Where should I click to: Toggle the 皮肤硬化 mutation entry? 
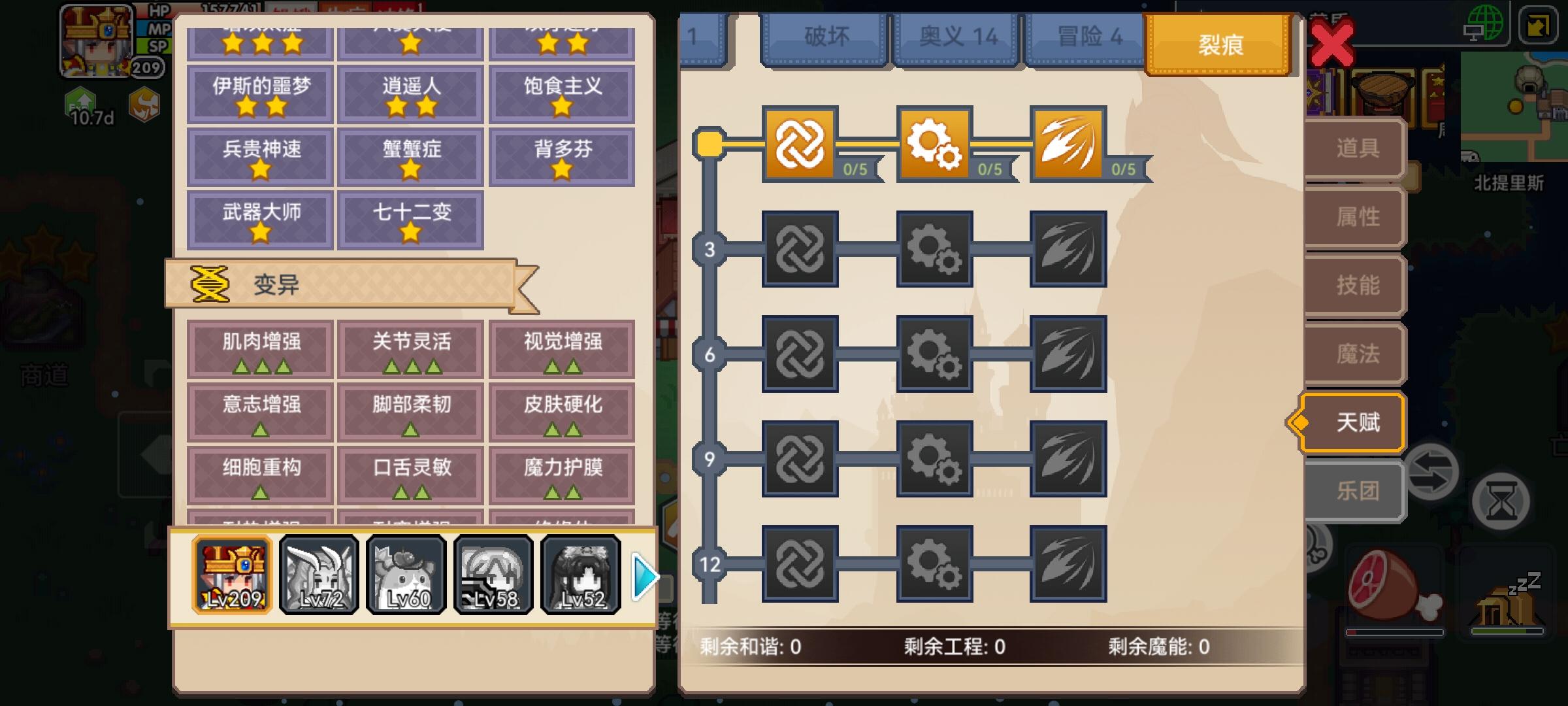(x=563, y=412)
